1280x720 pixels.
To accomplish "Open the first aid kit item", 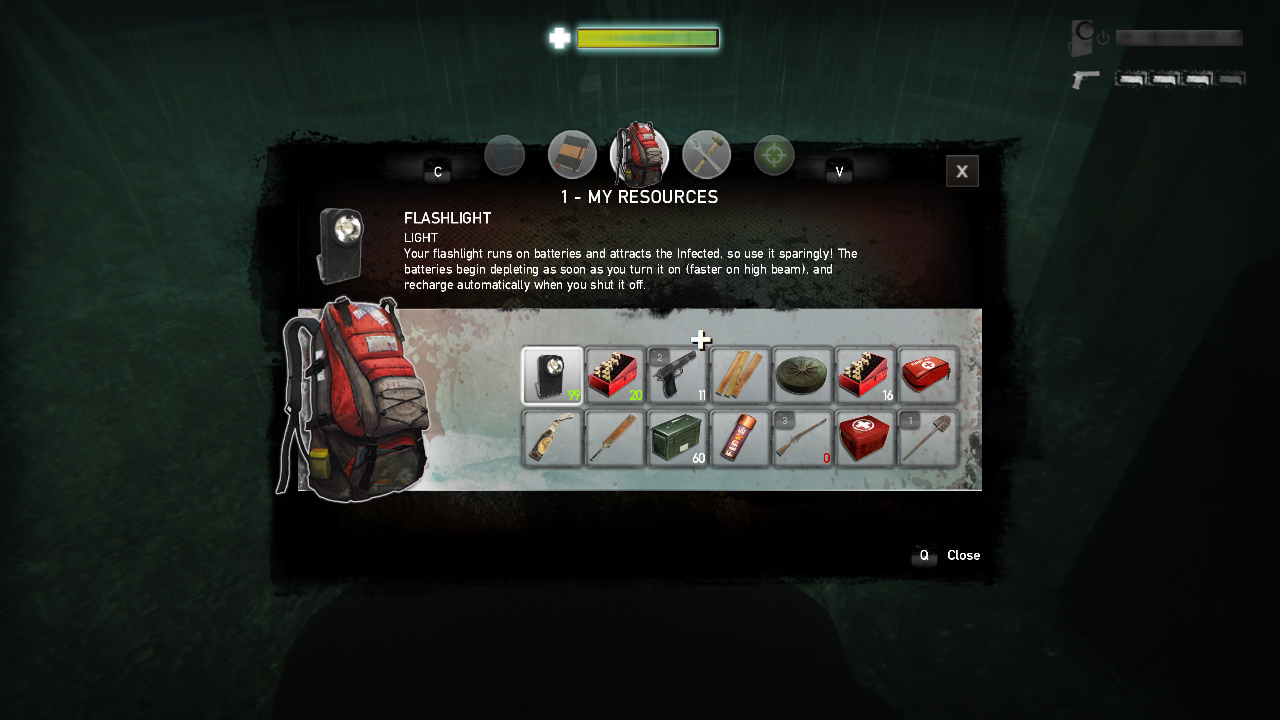I will pyautogui.click(x=927, y=375).
